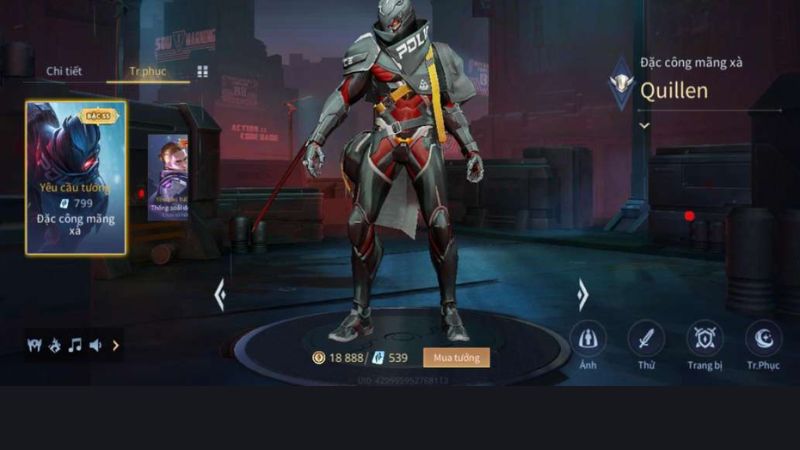The height and width of the screenshot is (450, 800).
Task: Click the flame effect icon at bottom left
Action: click(55, 345)
